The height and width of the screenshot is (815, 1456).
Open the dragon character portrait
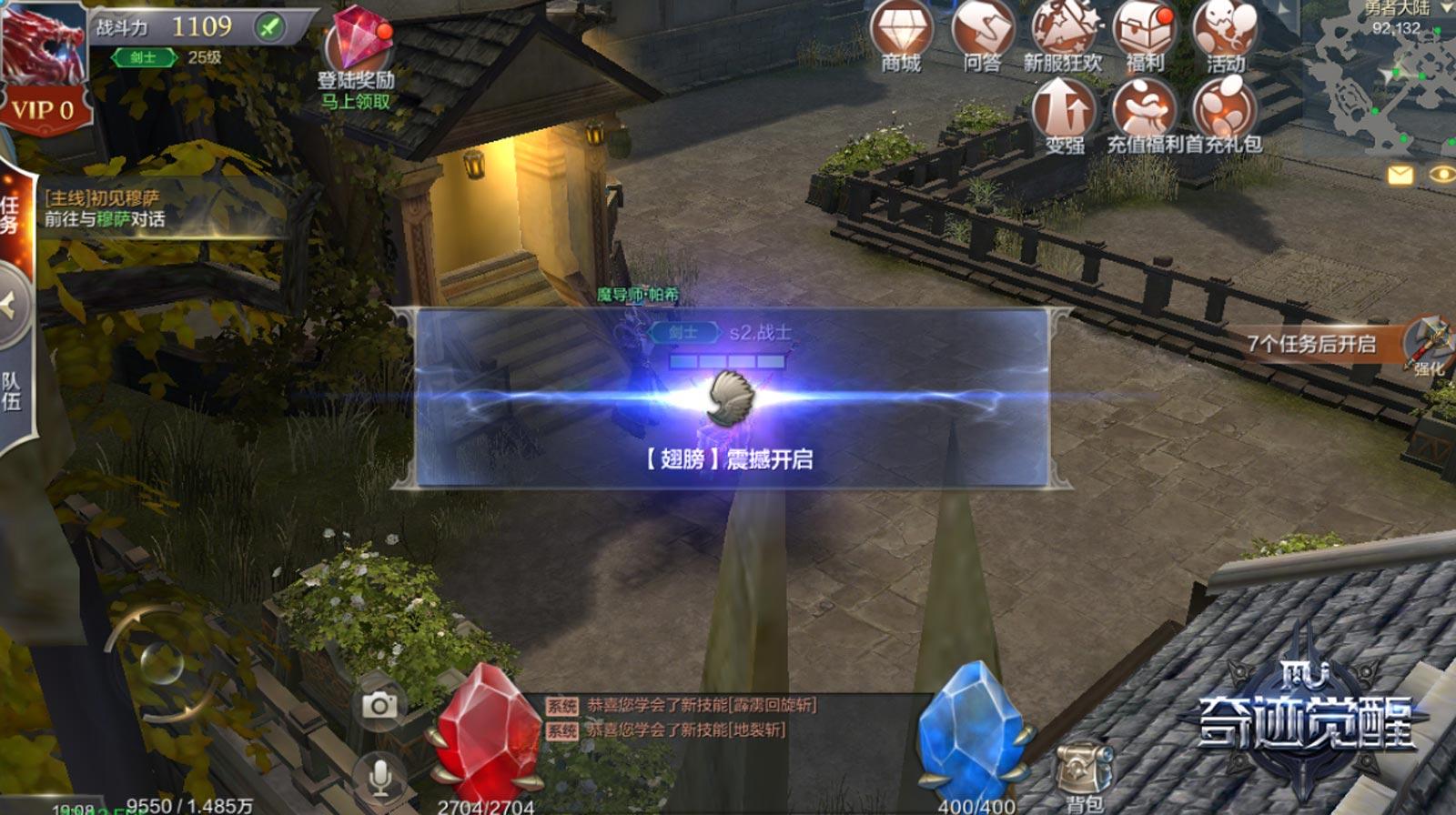pyautogui.click(x=42, y=41)
